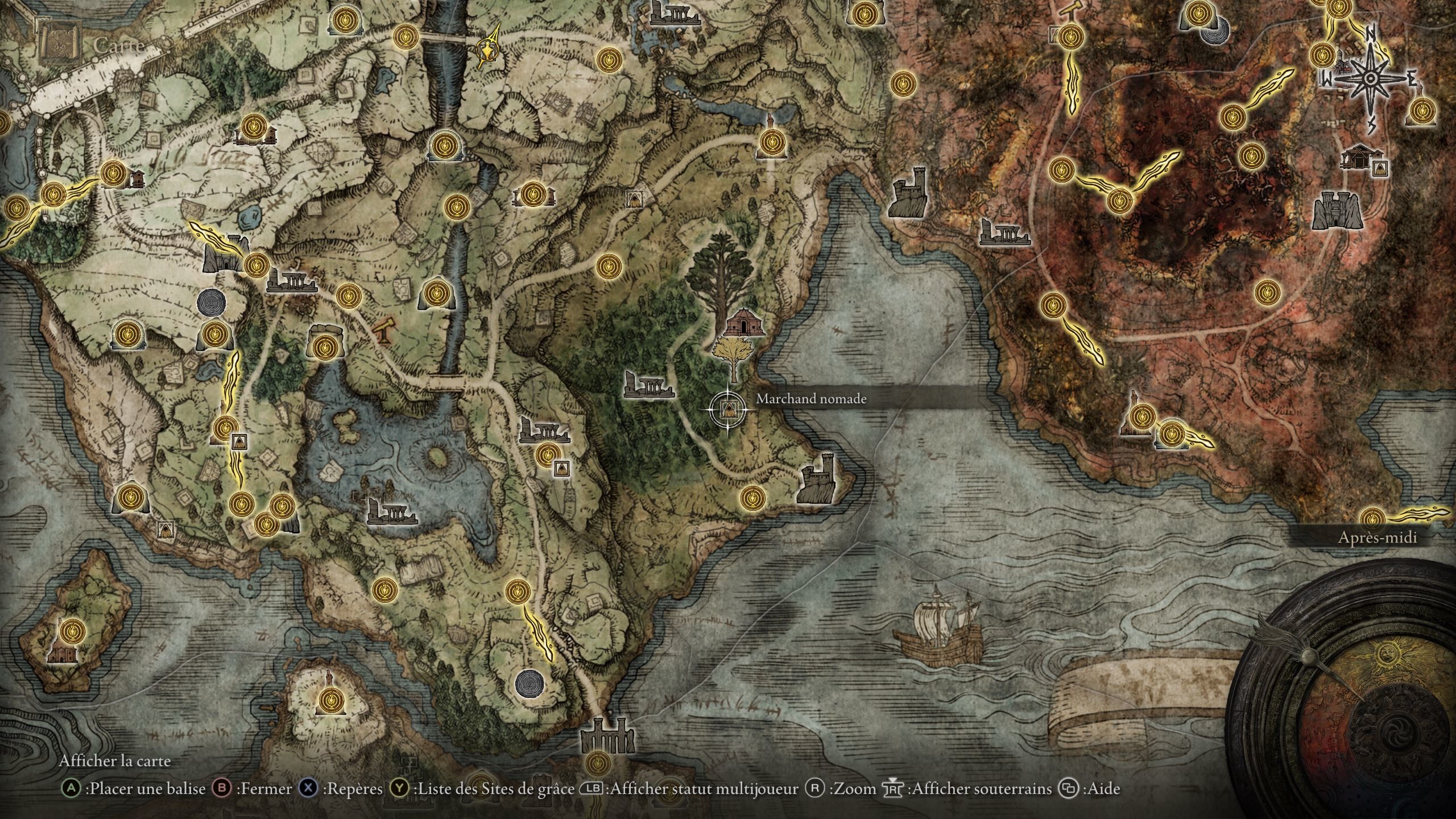
Task: Choose the grace site on the southwest island
Action: click(x=72, y=631)
